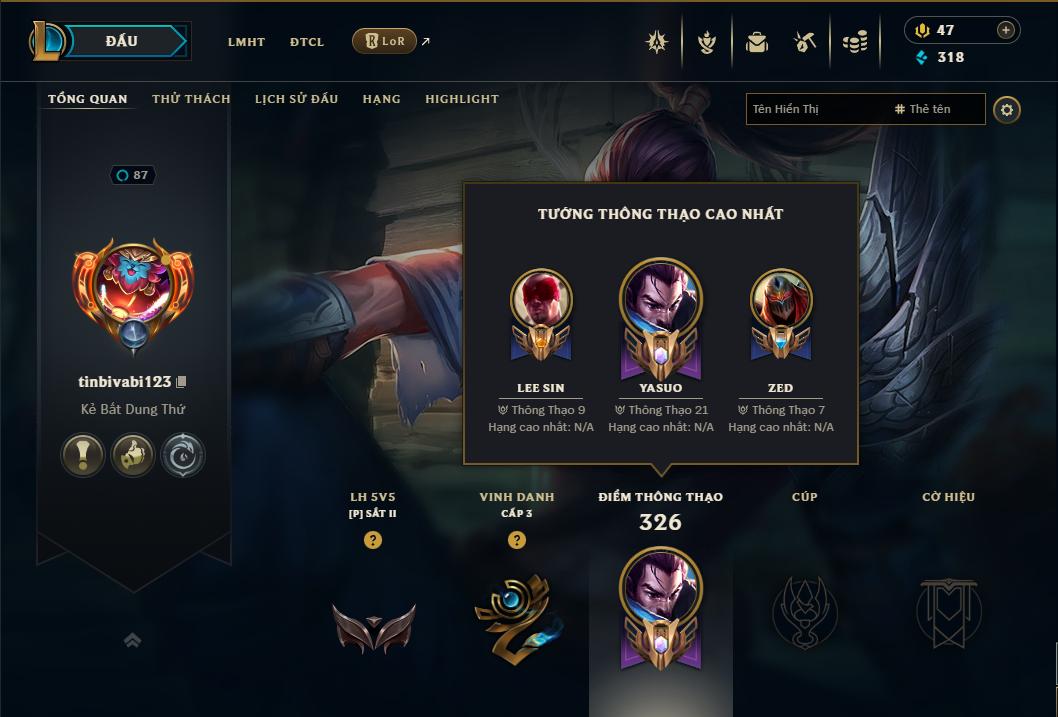Copy the summoner name tinbivabi123
This screenshot has height=717, width=1058.
[x=182, y=382]
